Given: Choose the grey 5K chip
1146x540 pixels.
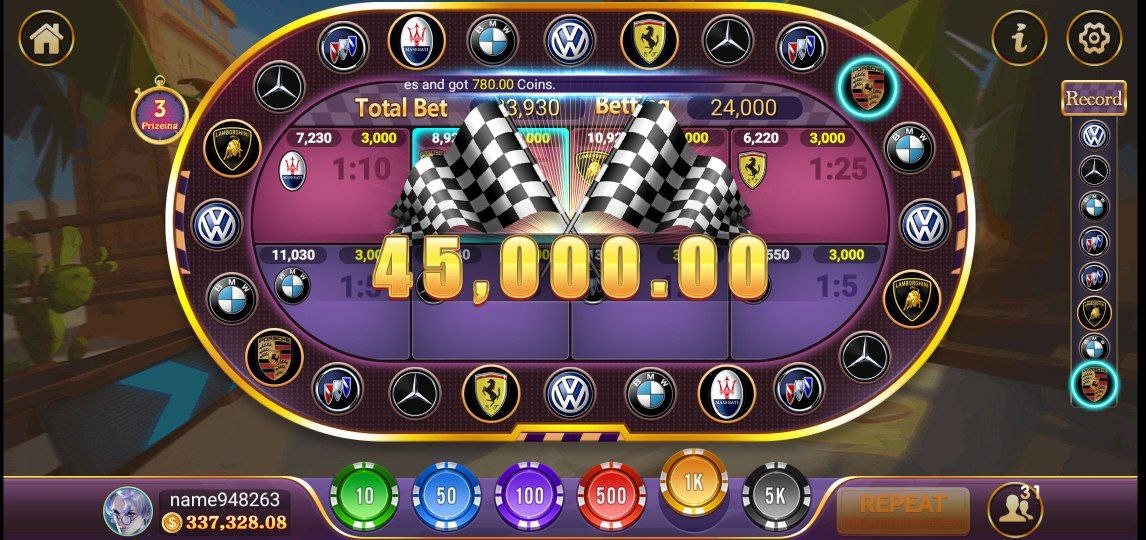Looking at the screenshot, I should click(775, 496).
